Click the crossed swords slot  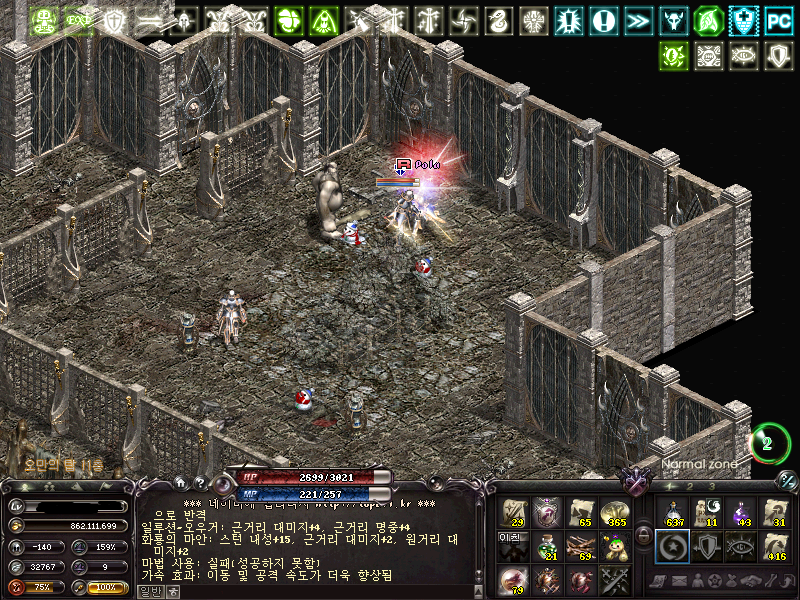click(x=615, y=579)
